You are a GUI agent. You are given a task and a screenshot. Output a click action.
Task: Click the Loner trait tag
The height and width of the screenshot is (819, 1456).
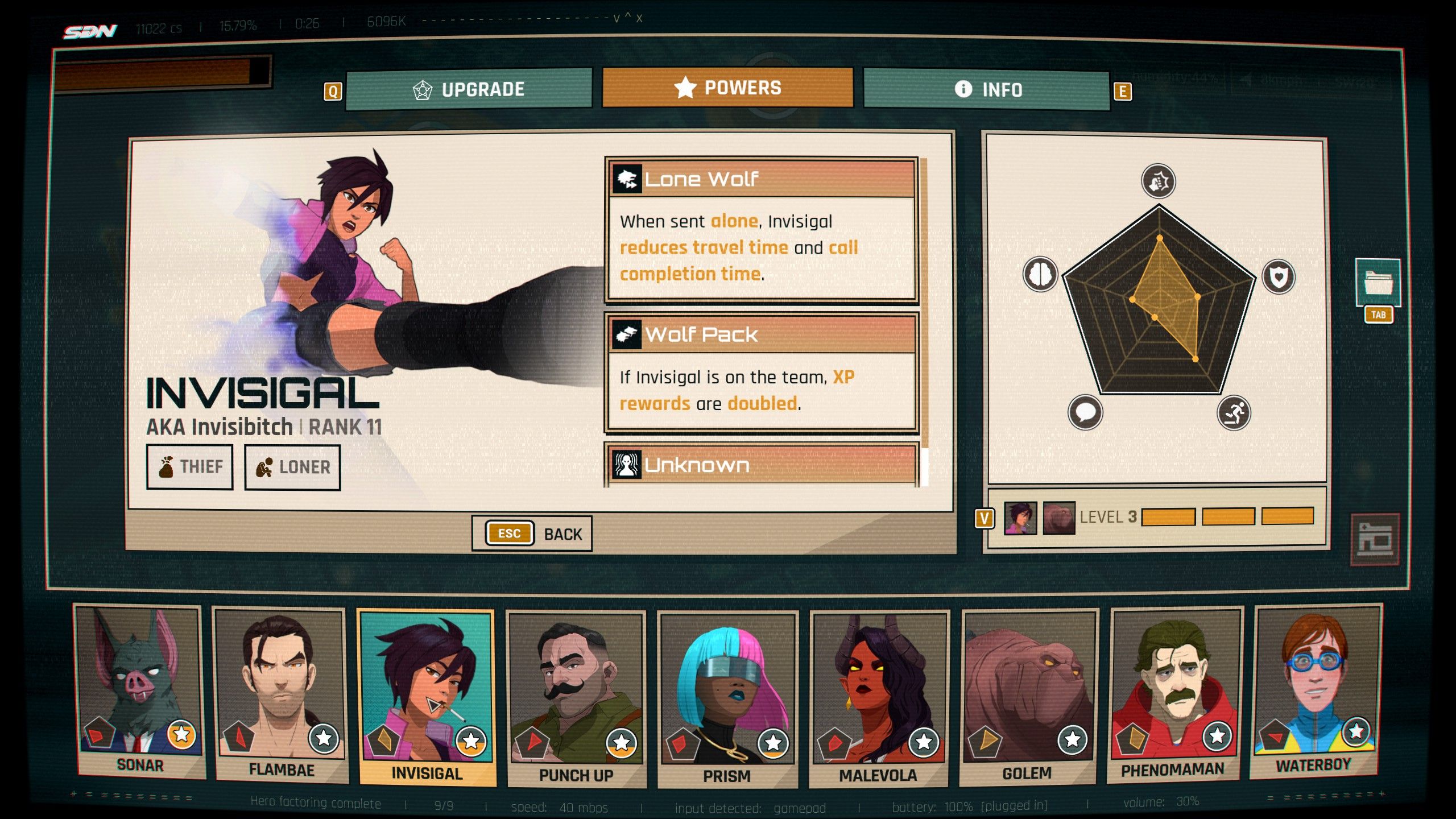click(292, 468)
